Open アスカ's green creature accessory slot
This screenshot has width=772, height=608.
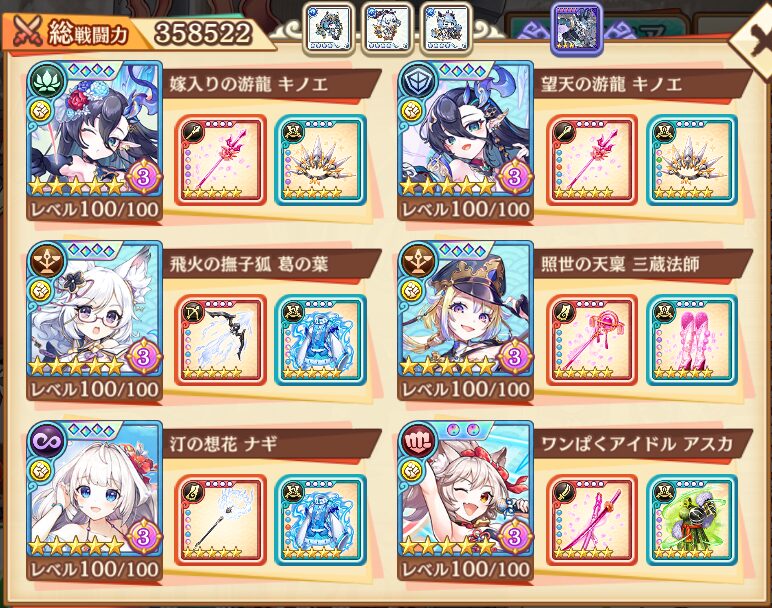(690, 520)
